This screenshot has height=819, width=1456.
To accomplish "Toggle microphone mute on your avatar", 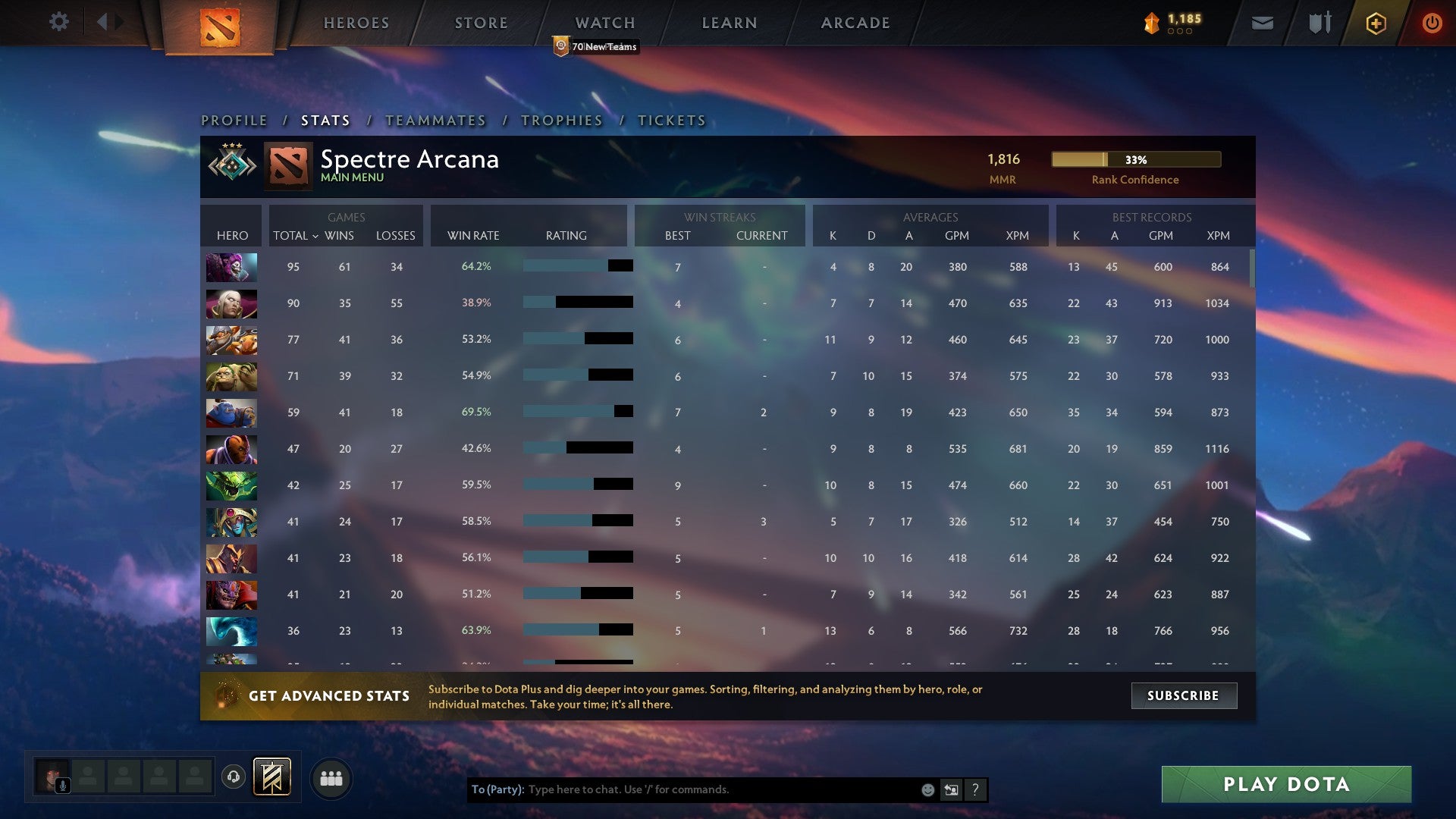I will click(x=63, y=786).
